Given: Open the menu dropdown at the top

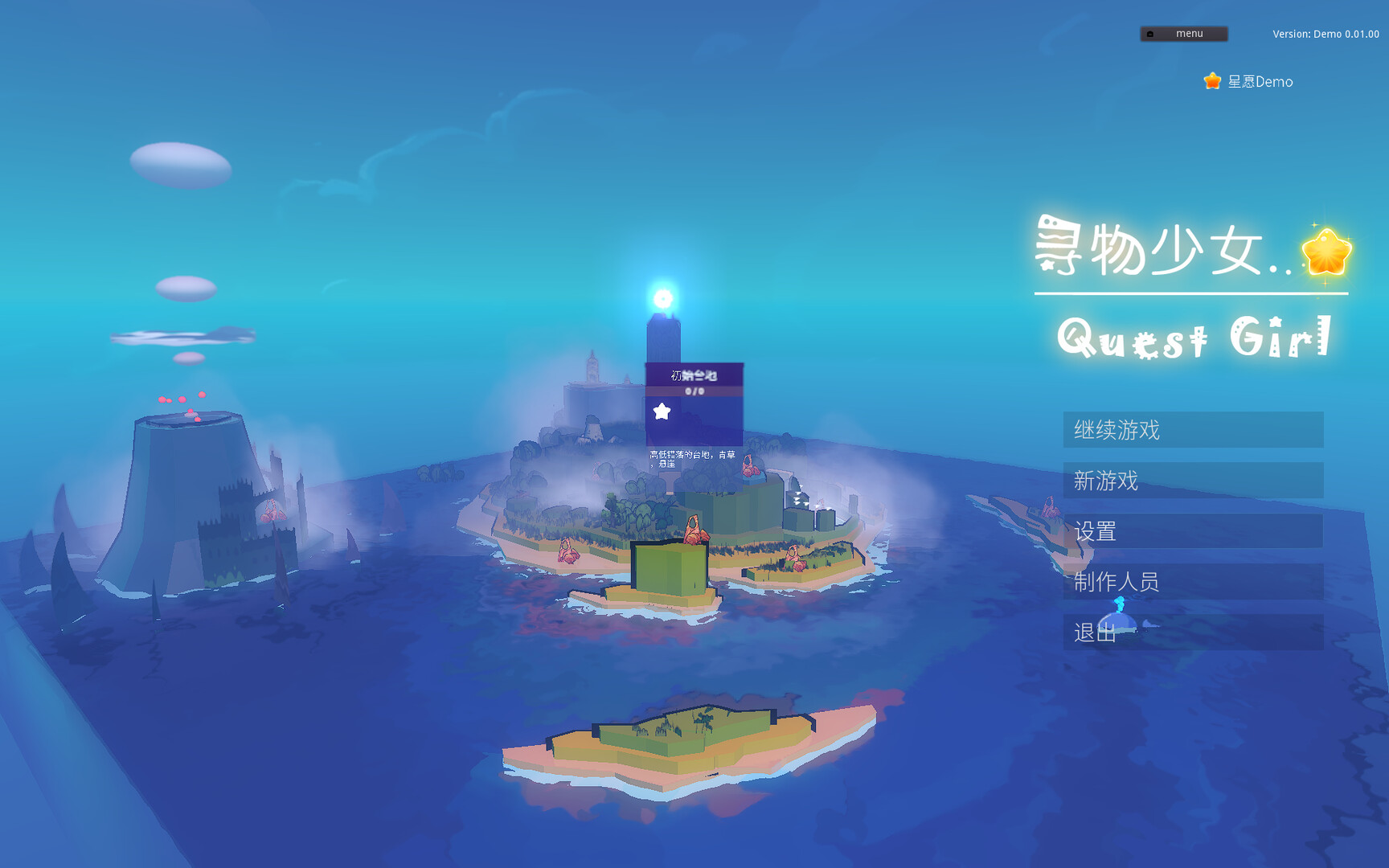Looking at the screenshot, I should [x=1183, y=33].
